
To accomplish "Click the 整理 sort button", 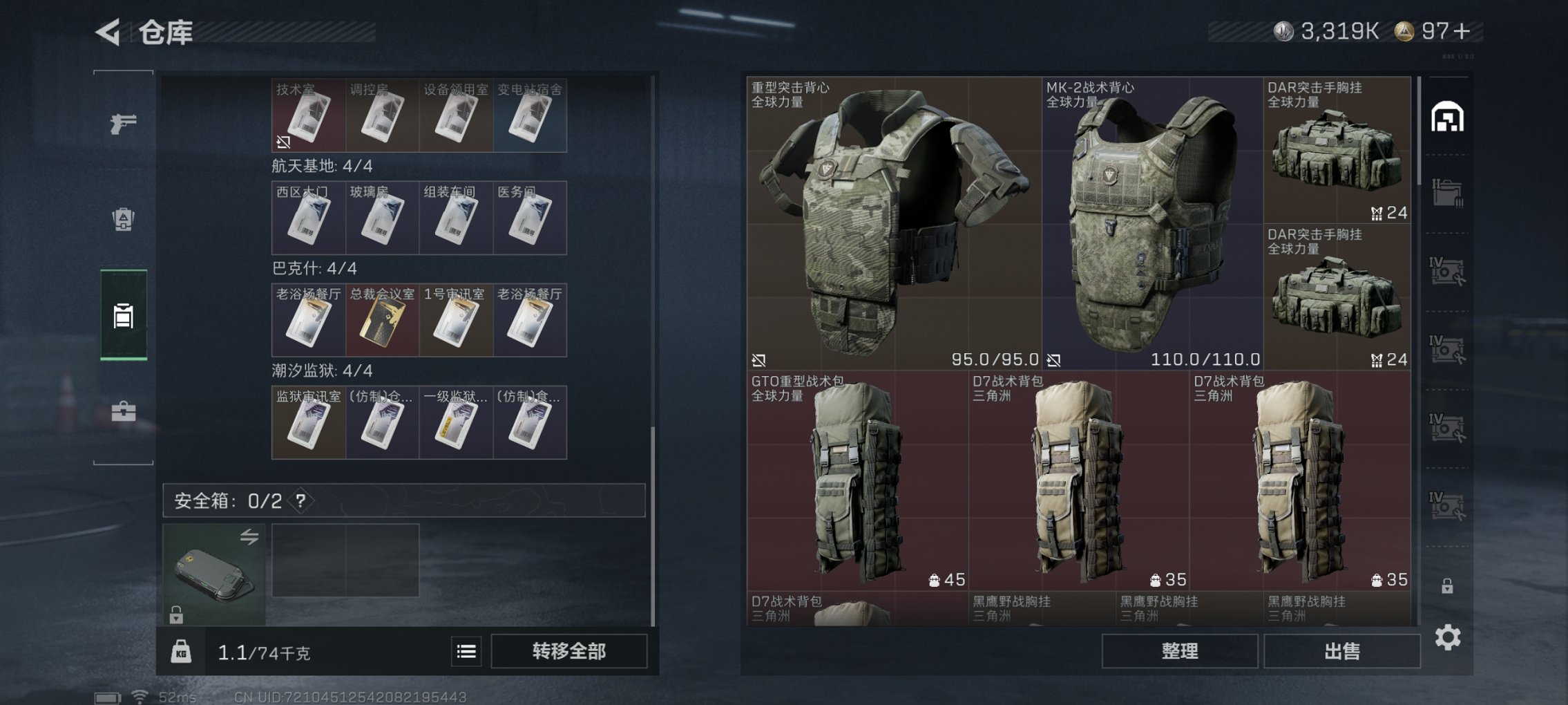I will [x=1179, y=650].
